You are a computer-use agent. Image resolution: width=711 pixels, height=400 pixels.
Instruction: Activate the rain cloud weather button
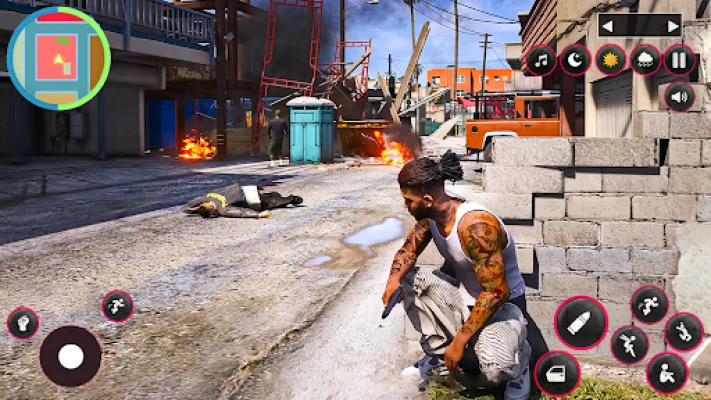pos(645,60)
